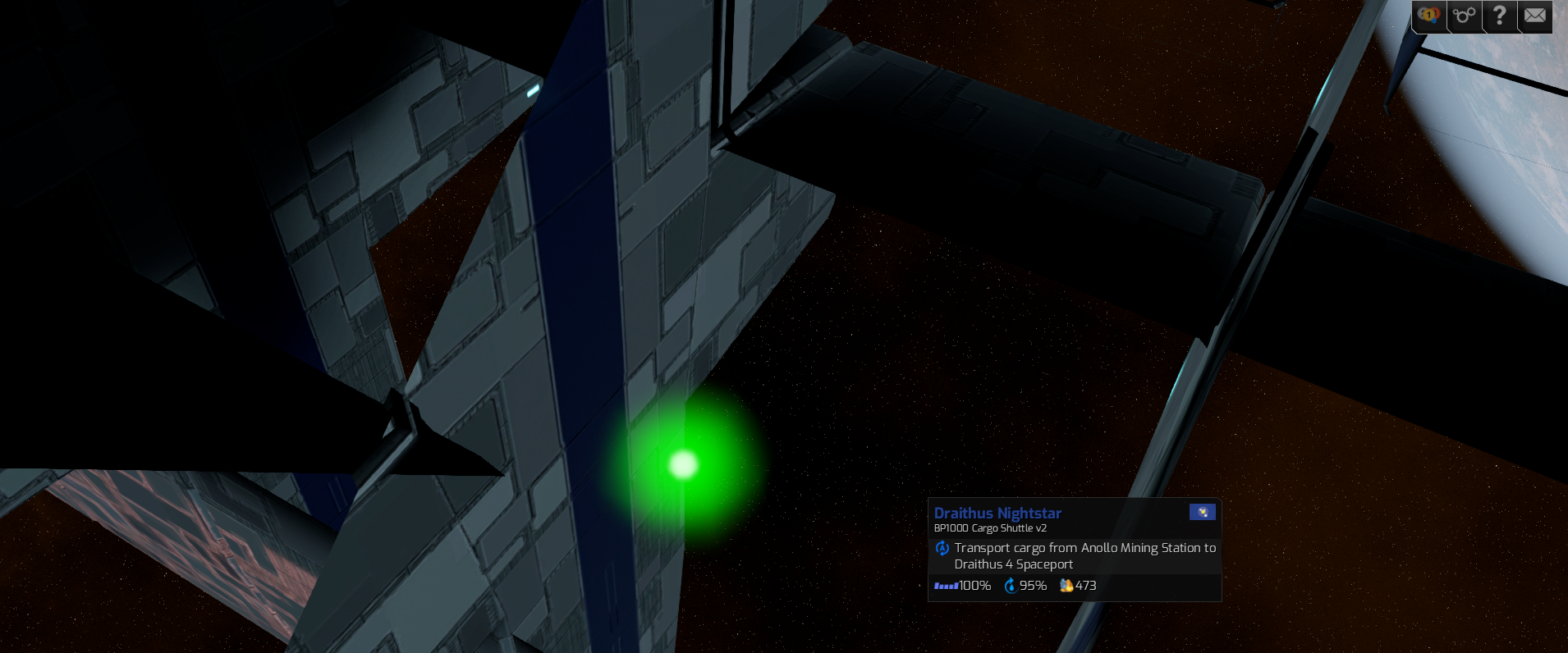Click the blue checkmark on the coin badge
This screenshot has height=653, width=1568.
1434,21
